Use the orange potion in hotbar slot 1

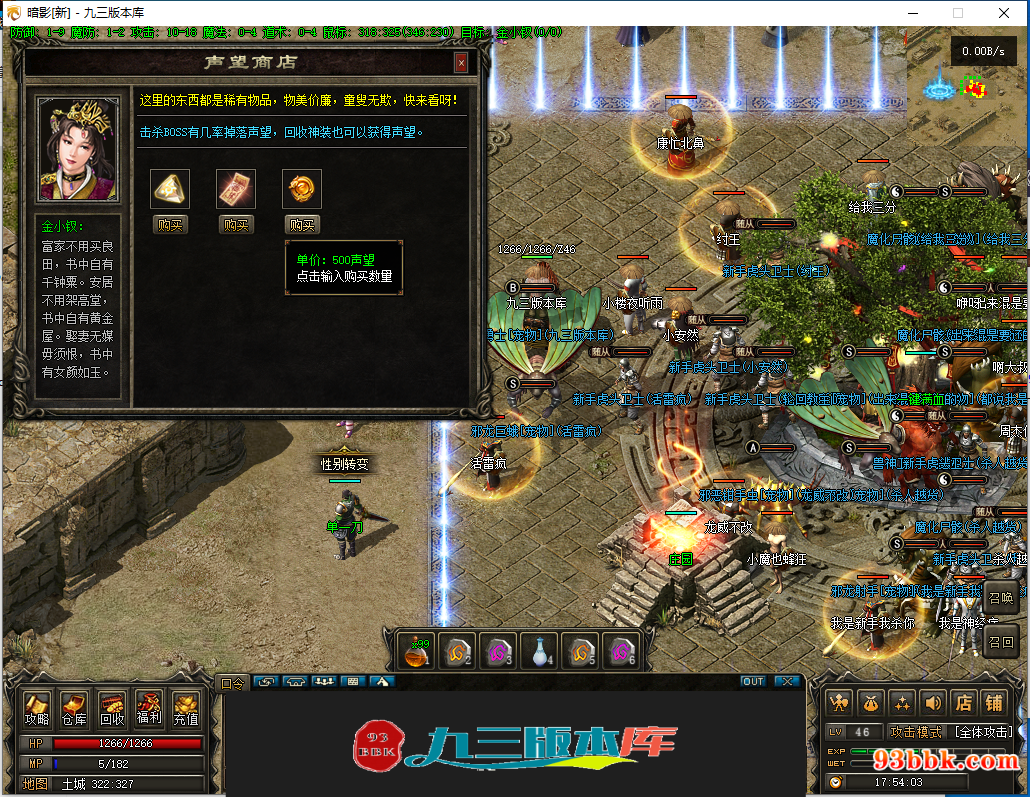(416, 652)
